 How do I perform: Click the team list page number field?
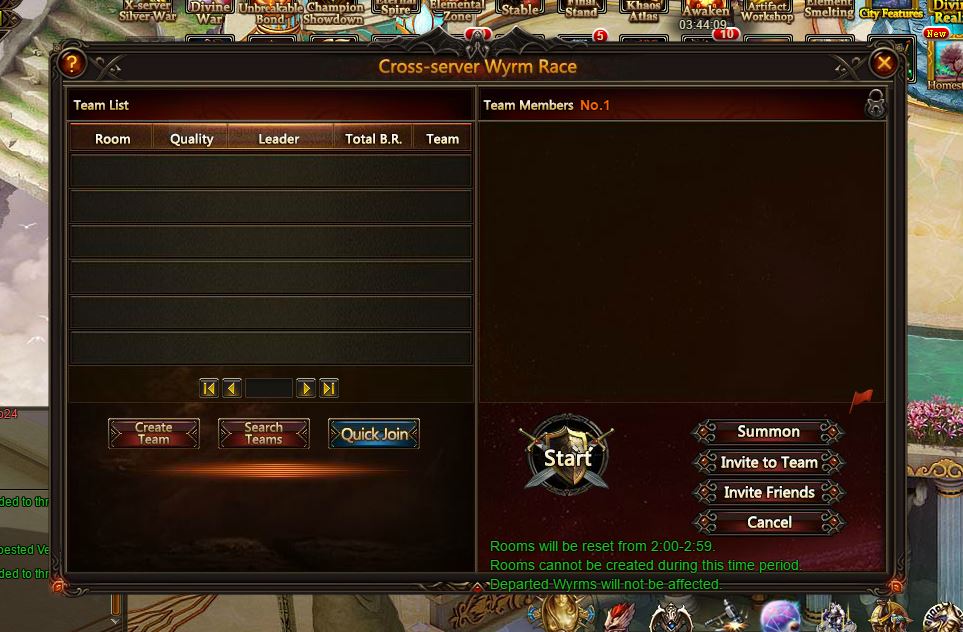tap(269, 388)
